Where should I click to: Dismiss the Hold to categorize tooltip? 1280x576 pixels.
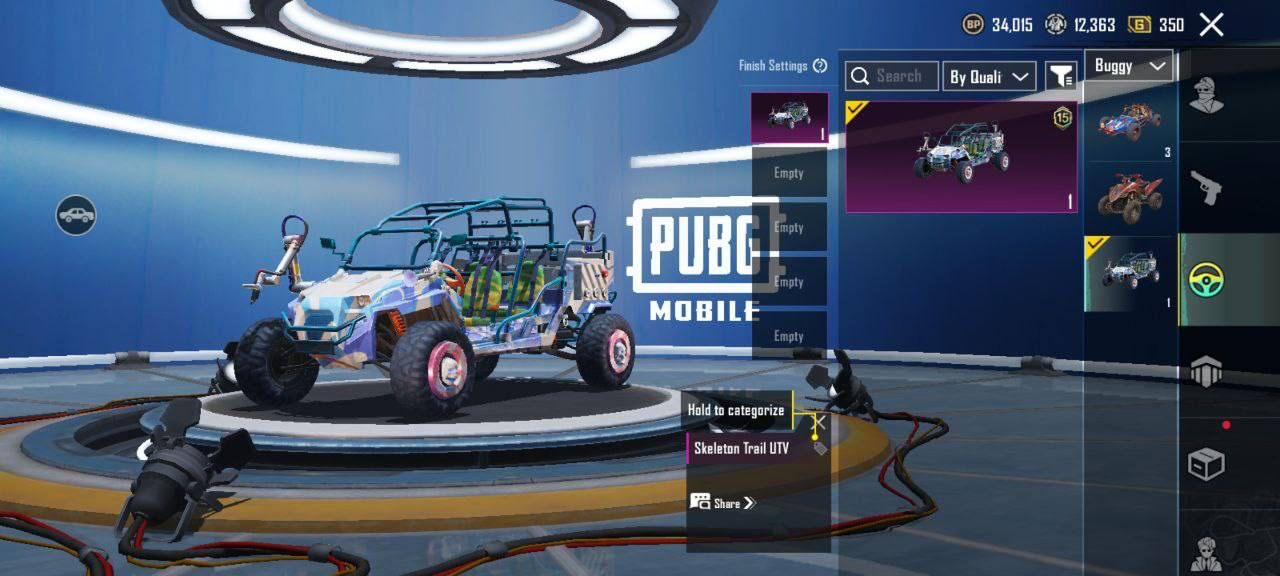818,422
